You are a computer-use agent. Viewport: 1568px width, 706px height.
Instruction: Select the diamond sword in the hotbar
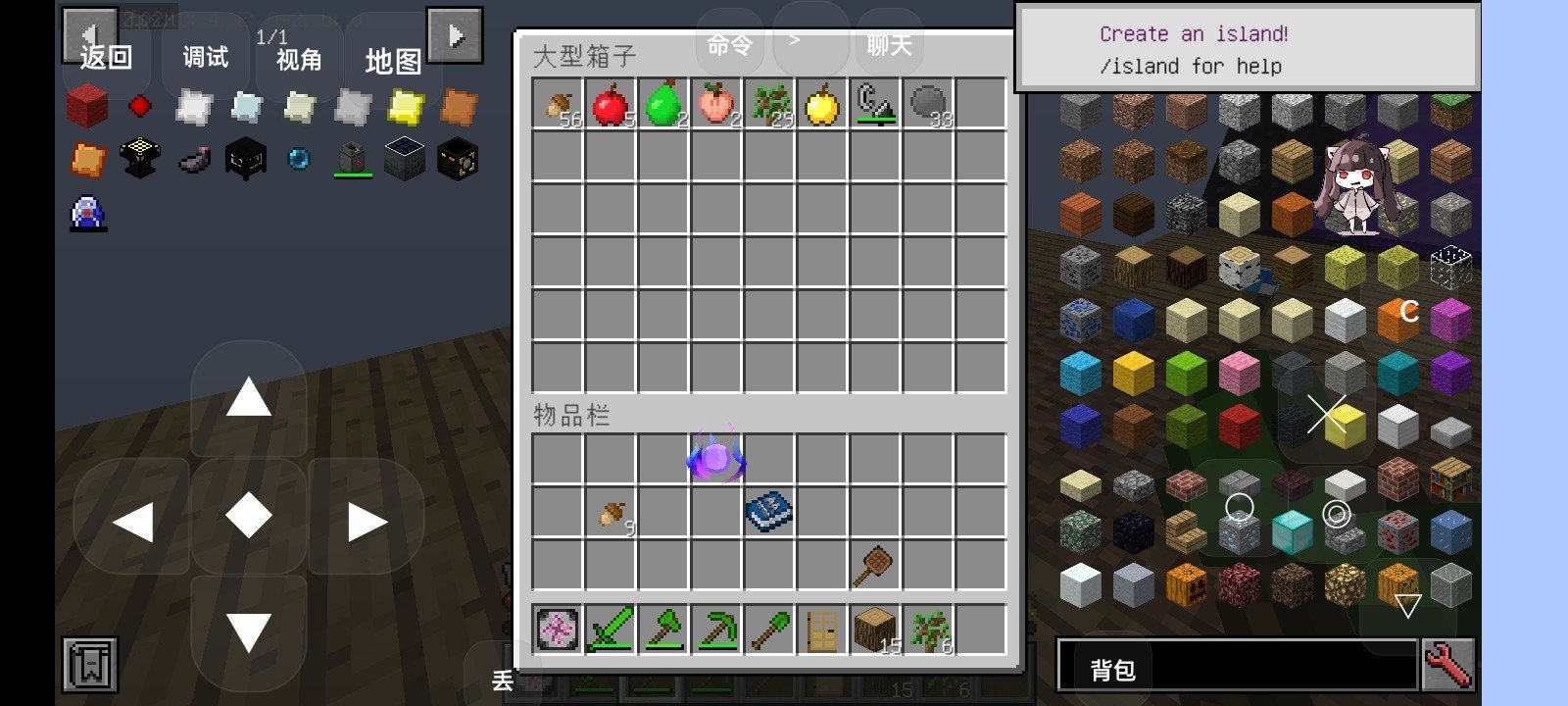(608, 629)
